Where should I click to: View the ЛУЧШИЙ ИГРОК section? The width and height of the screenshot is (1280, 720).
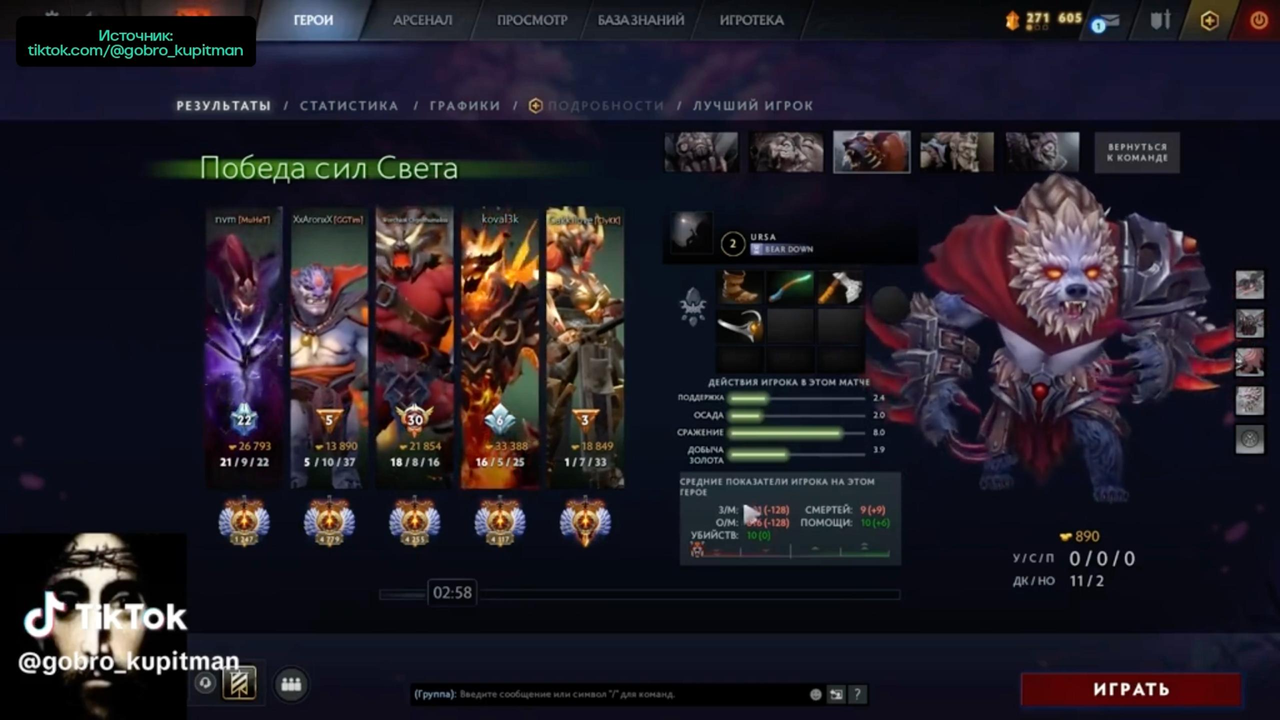[753, 106]
